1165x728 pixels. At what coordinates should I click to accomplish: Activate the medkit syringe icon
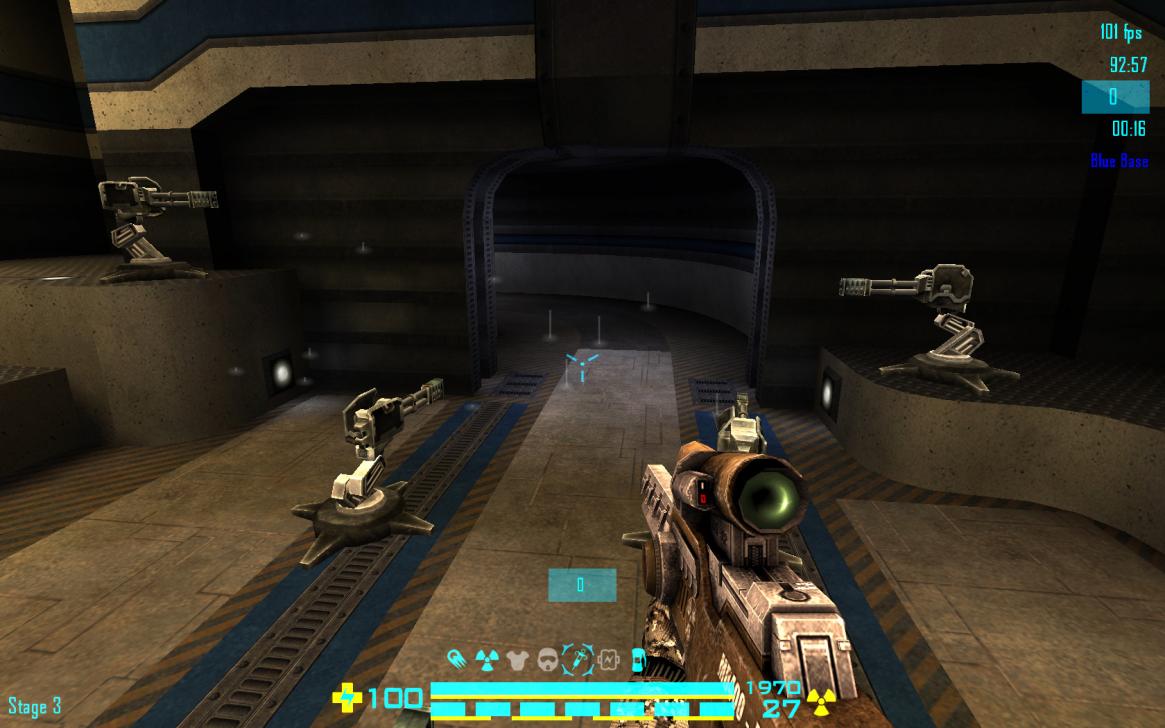pos(578,659)
